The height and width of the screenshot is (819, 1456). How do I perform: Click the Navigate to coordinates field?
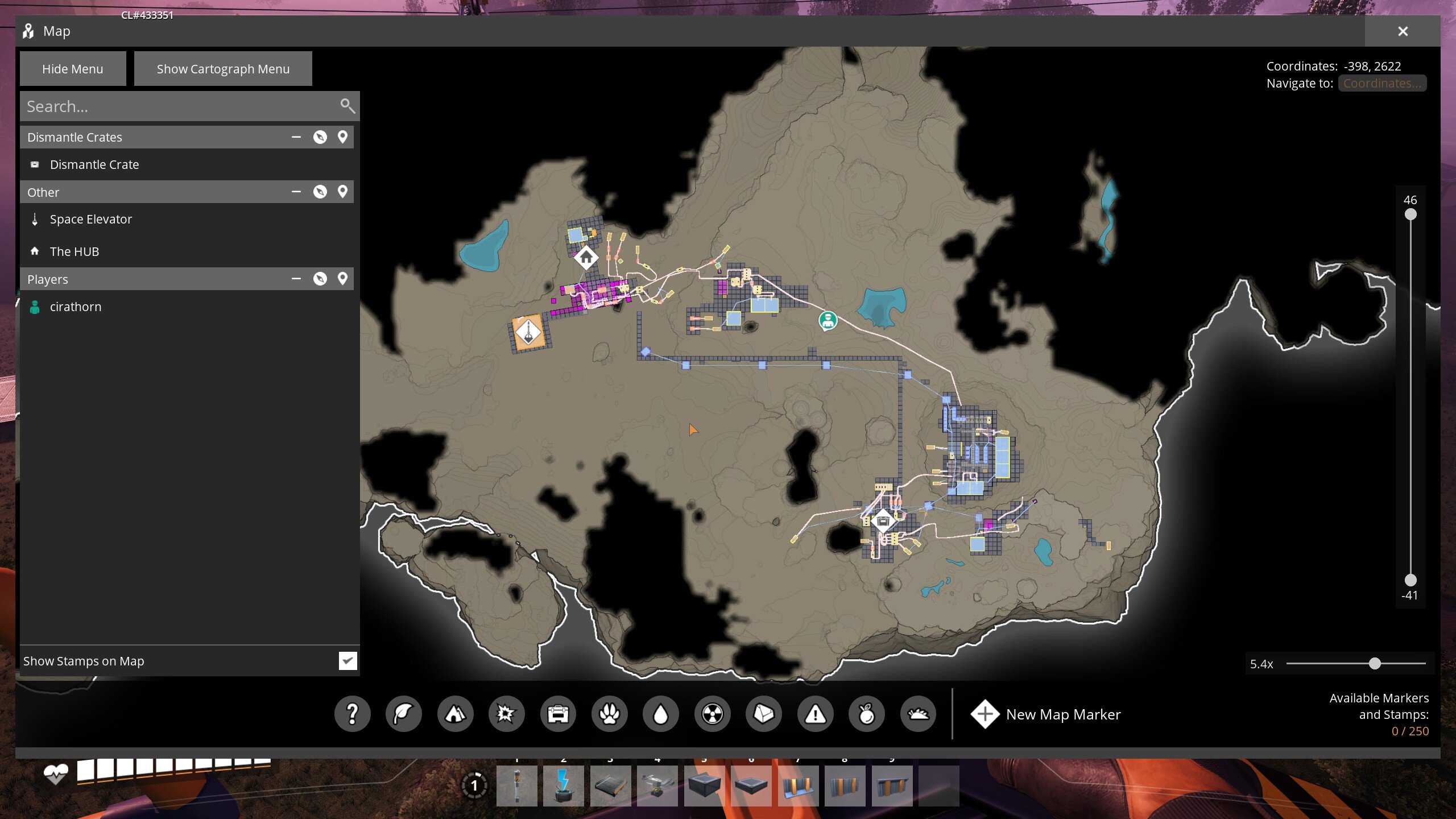point(1382,83)
